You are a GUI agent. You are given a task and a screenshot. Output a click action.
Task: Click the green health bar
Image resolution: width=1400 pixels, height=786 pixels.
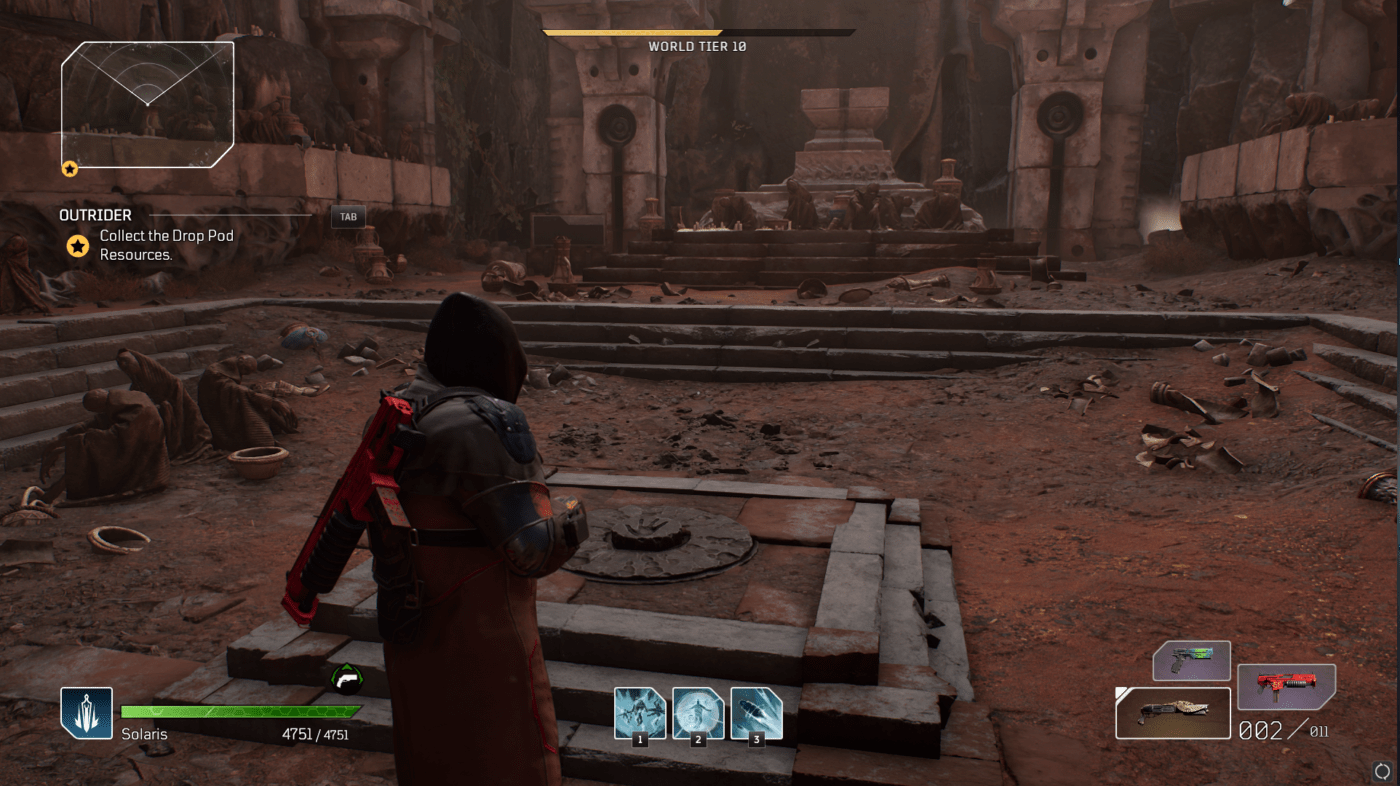240,711
